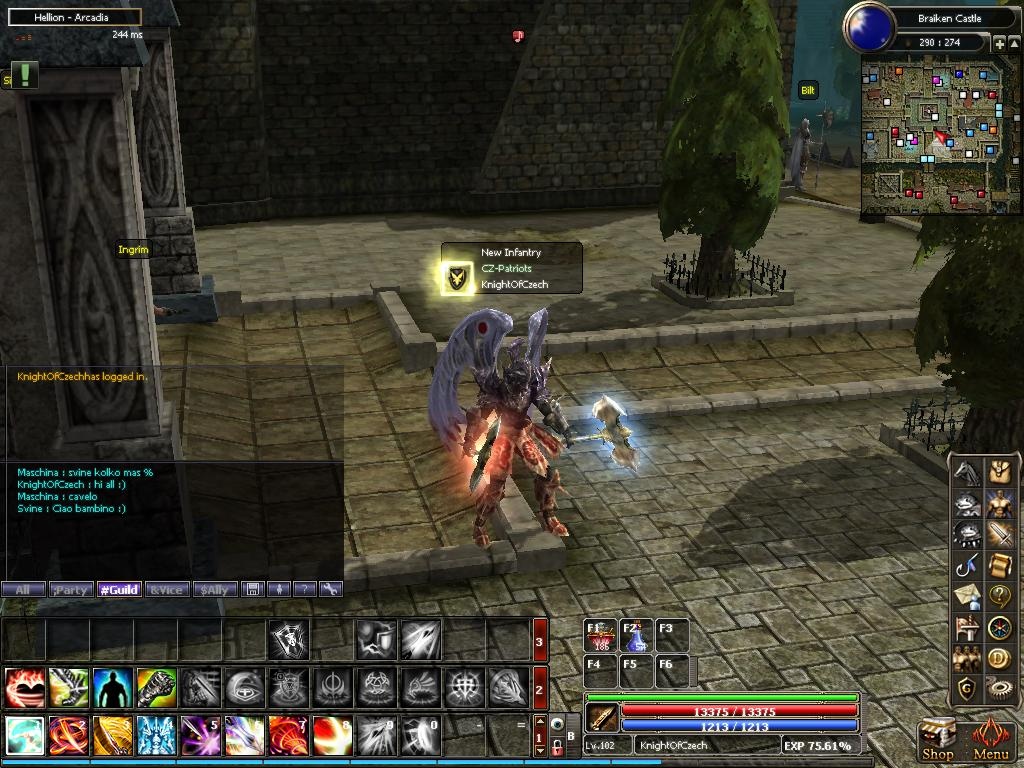The image size is (1024, 768).
Task: Activate the blue silhouette skill
Action: tap(113, 688)
